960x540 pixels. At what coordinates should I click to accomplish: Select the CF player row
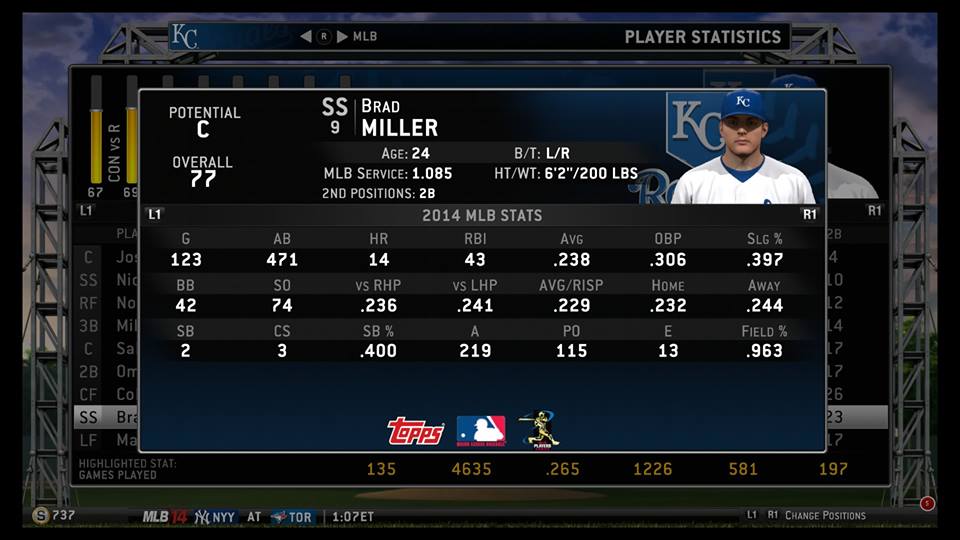tap(106, 395)
